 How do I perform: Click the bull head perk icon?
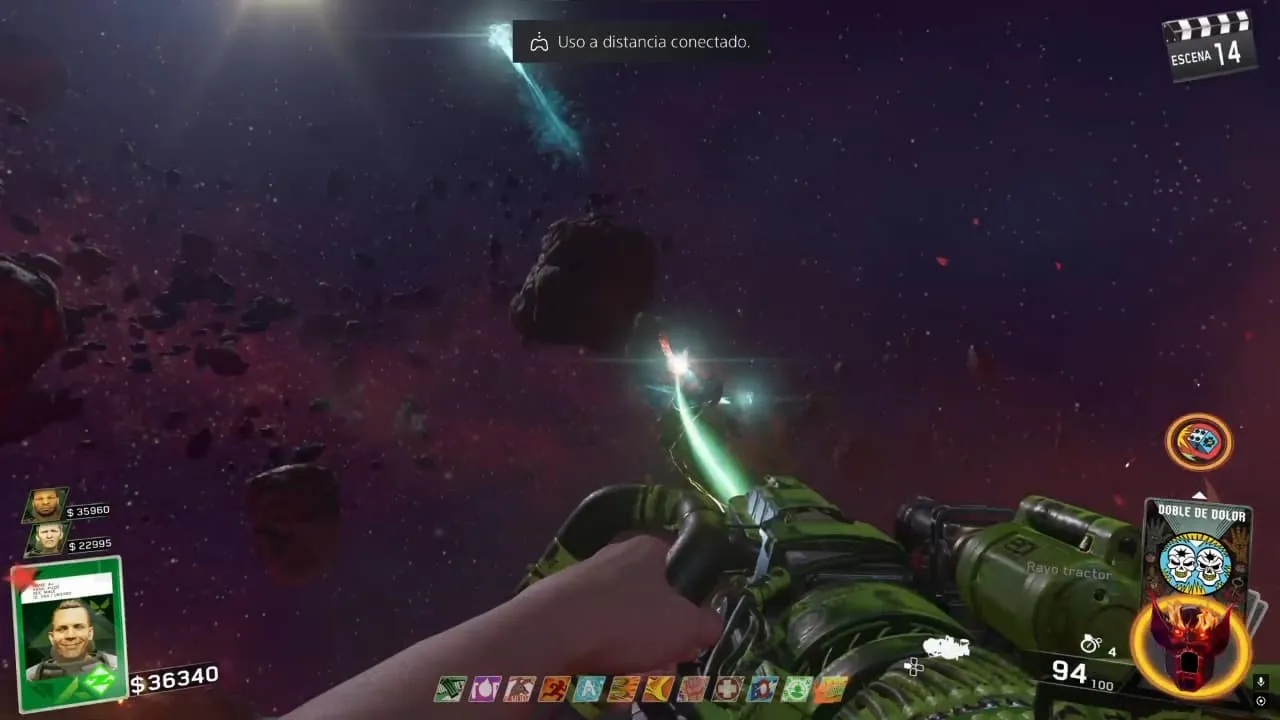coord(520,689)
